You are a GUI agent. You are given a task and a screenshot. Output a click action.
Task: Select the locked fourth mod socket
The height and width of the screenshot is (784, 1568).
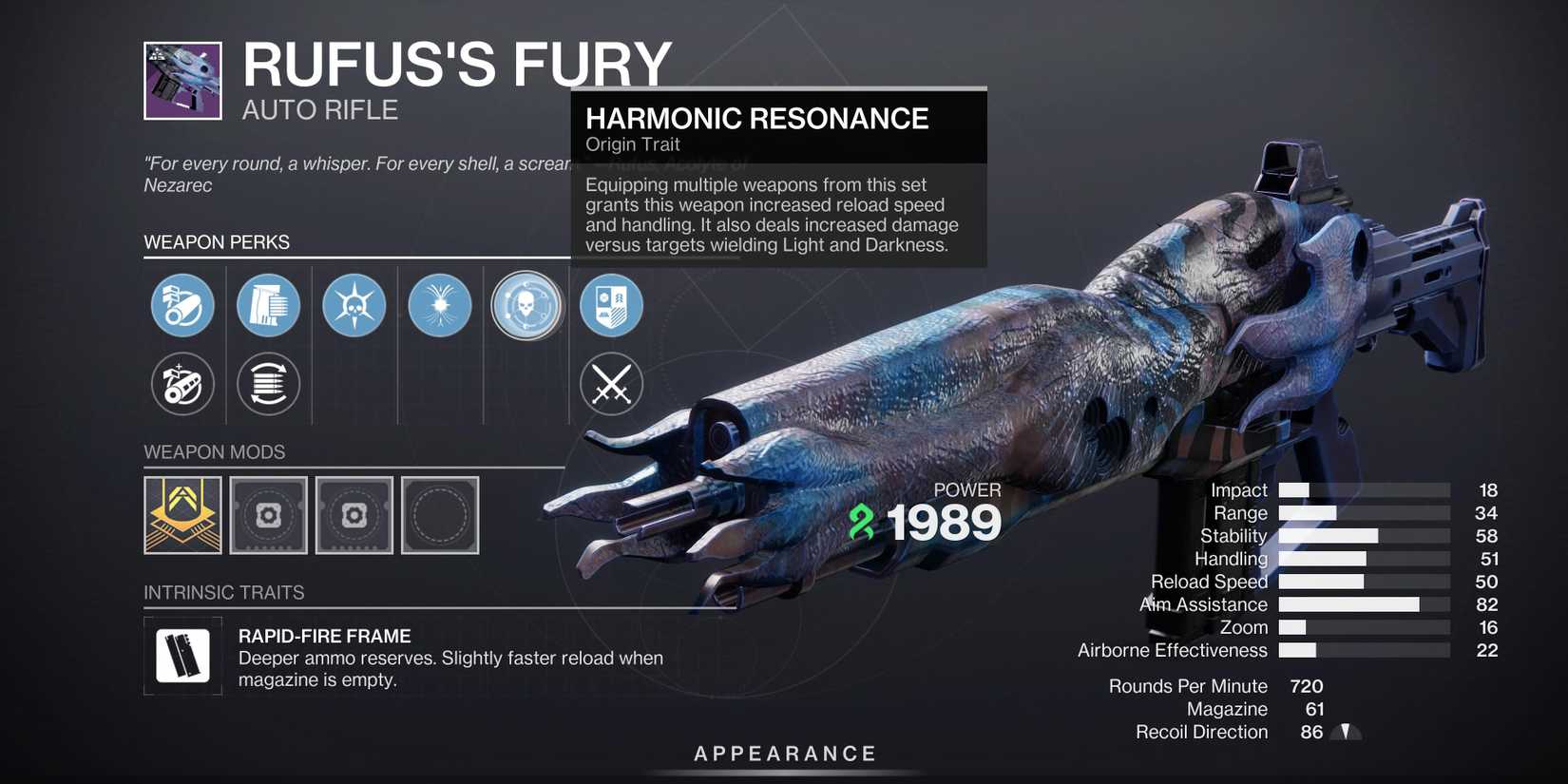pyautogui.click(x=440, y=515)
